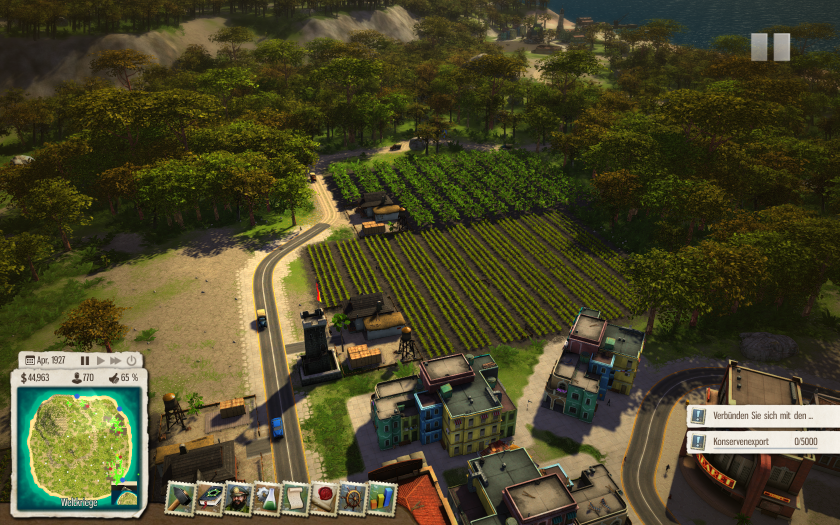Open the almanac book icon
Image resolution: width=840 pixels, height=525 pixels.
(x=209, y=497)
